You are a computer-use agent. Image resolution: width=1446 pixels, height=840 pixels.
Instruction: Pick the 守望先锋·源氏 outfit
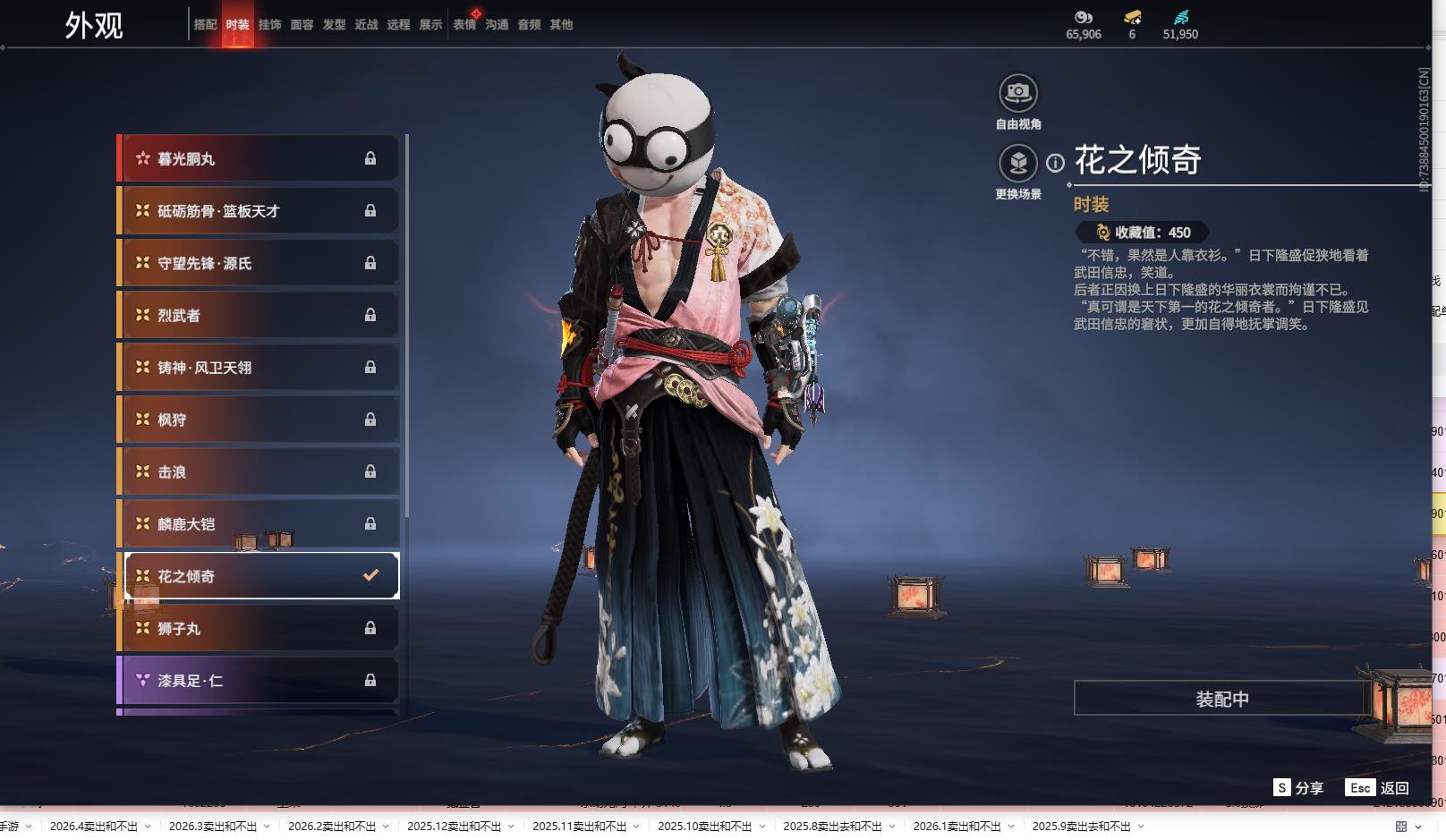[258, 263]
